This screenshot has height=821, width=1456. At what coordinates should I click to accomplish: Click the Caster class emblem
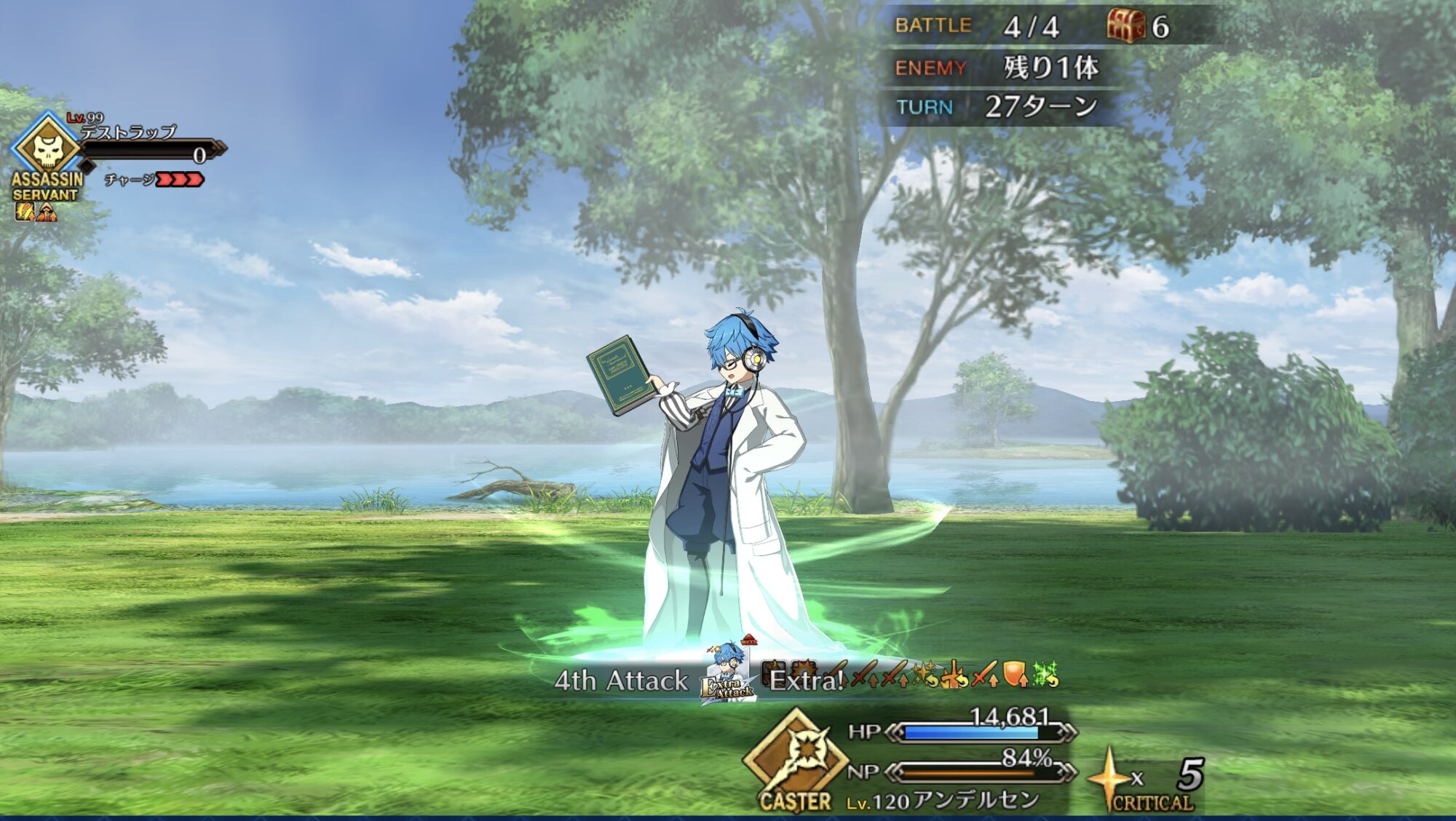click(796, 755)
